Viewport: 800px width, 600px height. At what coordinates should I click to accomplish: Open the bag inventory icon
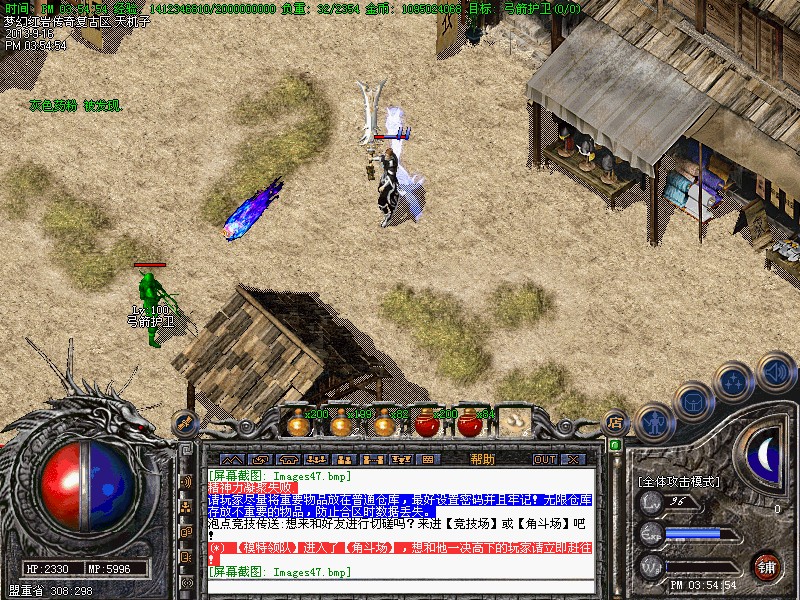[x=692, y=403]
